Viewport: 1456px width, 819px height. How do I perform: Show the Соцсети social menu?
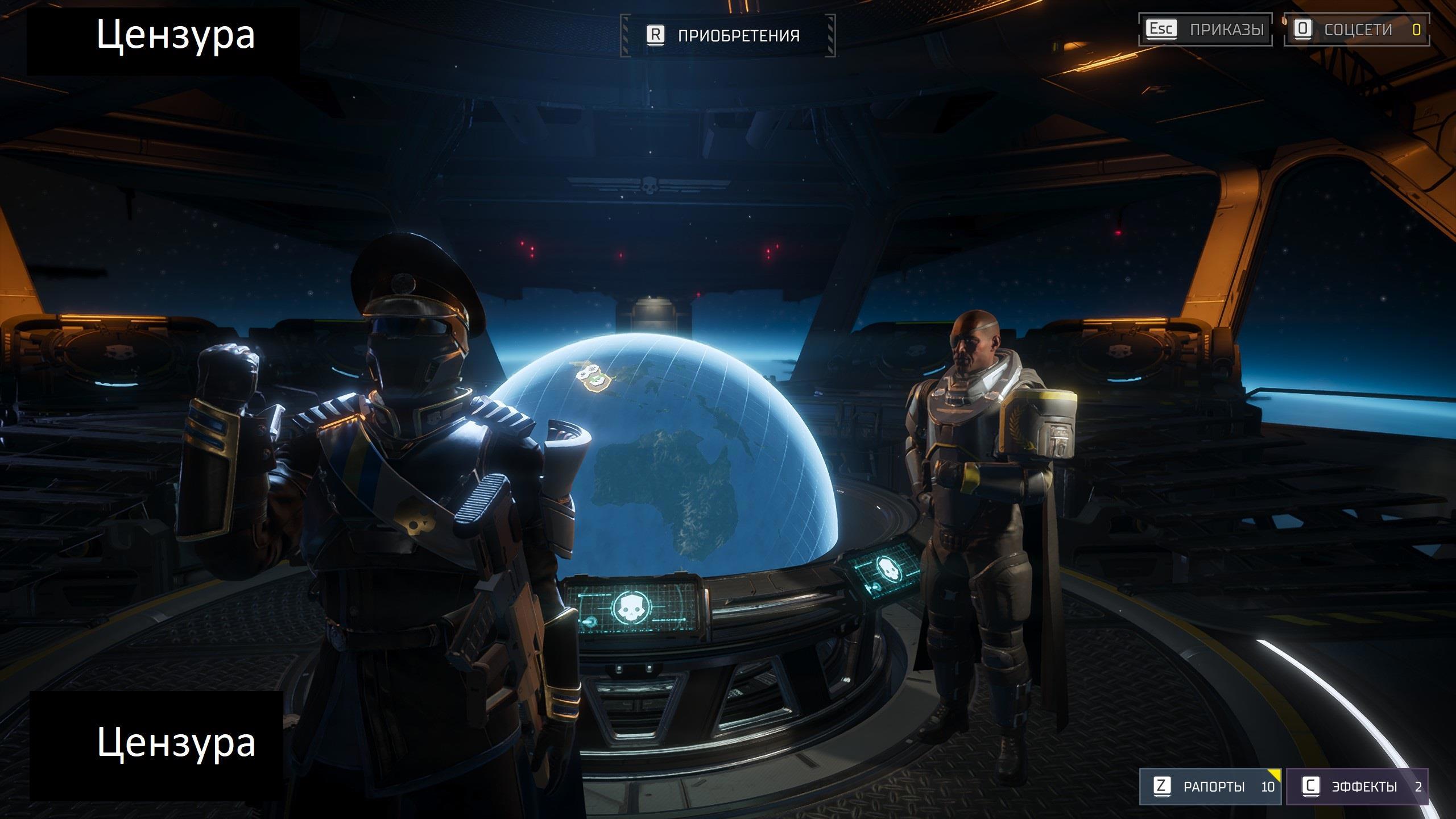coord(1356,30)
